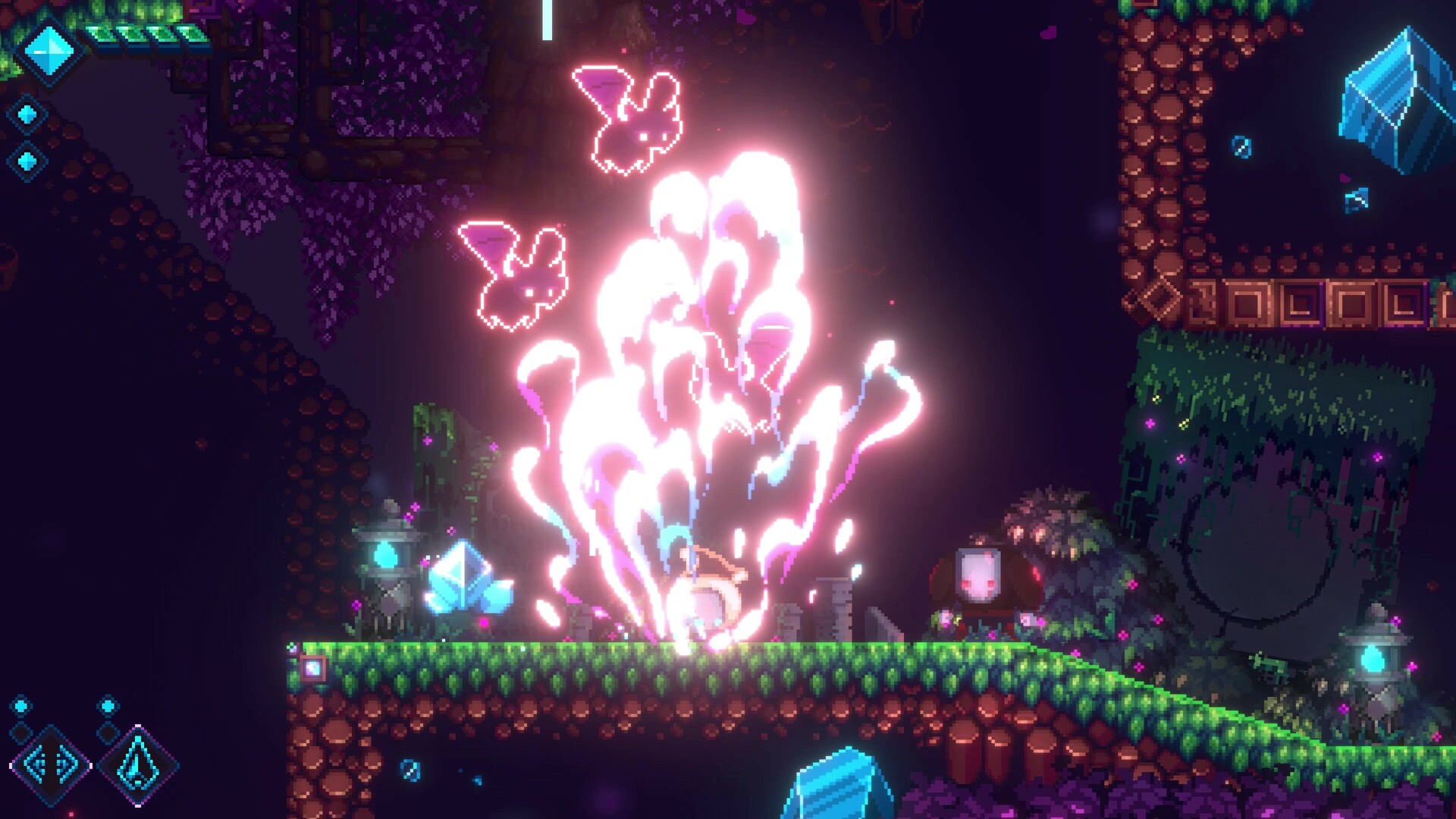Image resolution: width=1456 pixels, height=819 pixels.
Task: Select the large blue diamond health crystal icon
Action: [49, 51]
